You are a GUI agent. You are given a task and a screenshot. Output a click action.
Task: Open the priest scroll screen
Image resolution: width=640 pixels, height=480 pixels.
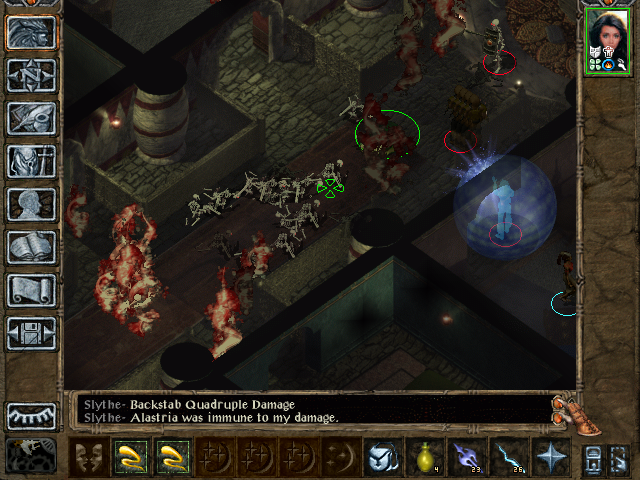coord(32,290)
